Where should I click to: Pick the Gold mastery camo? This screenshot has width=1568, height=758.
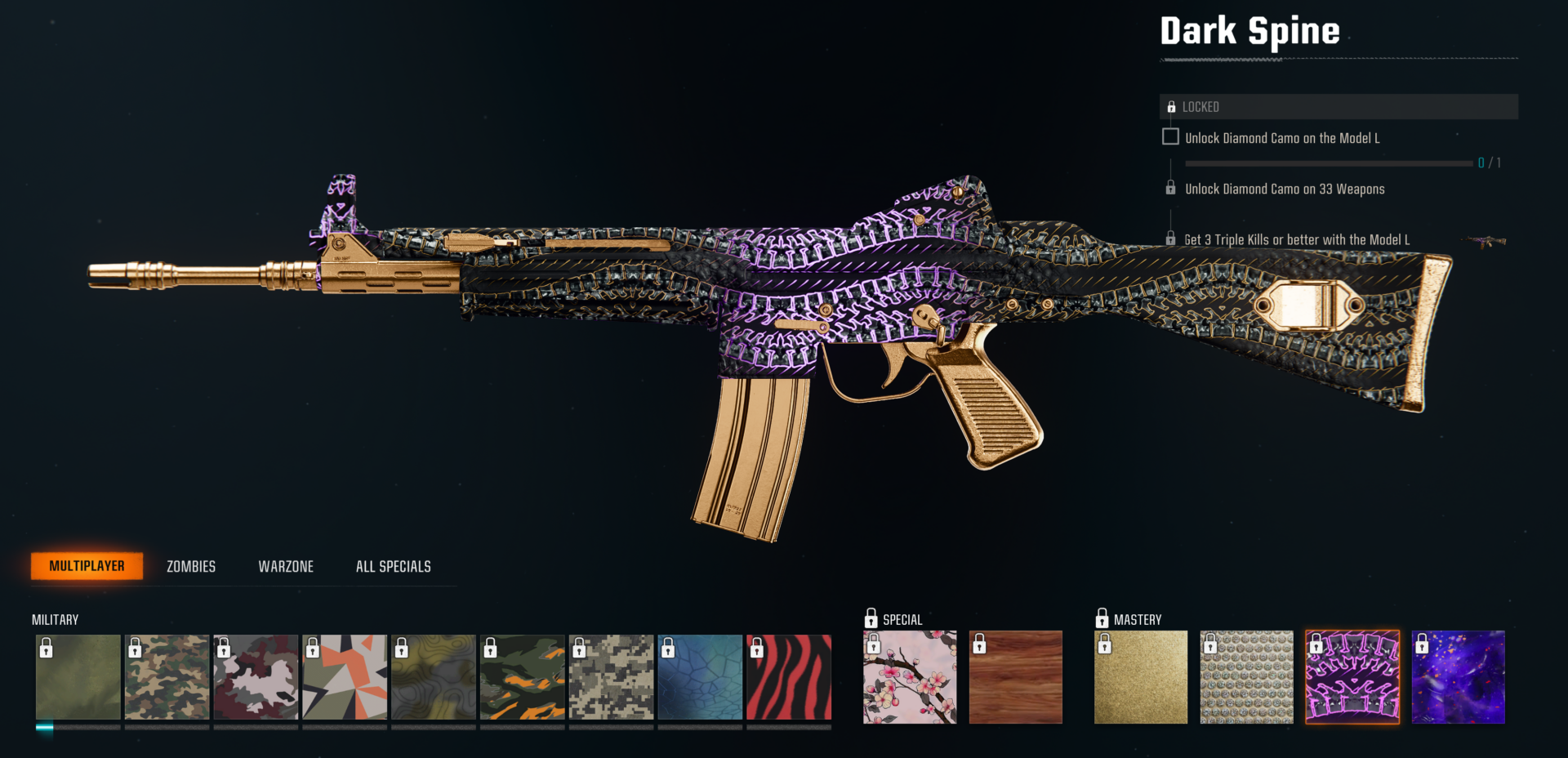tap(1141, 677)
